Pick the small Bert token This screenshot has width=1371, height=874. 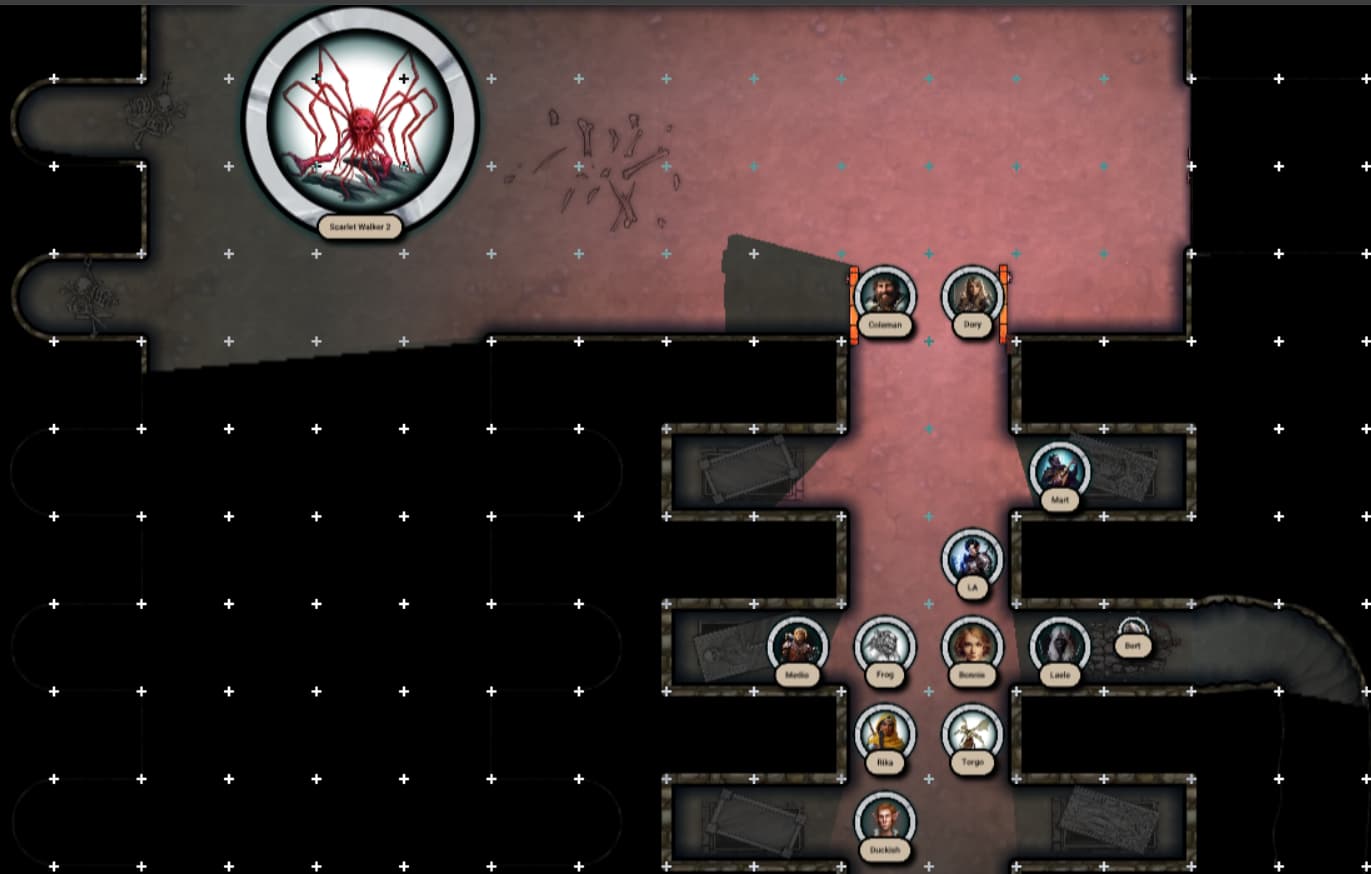1132,634
